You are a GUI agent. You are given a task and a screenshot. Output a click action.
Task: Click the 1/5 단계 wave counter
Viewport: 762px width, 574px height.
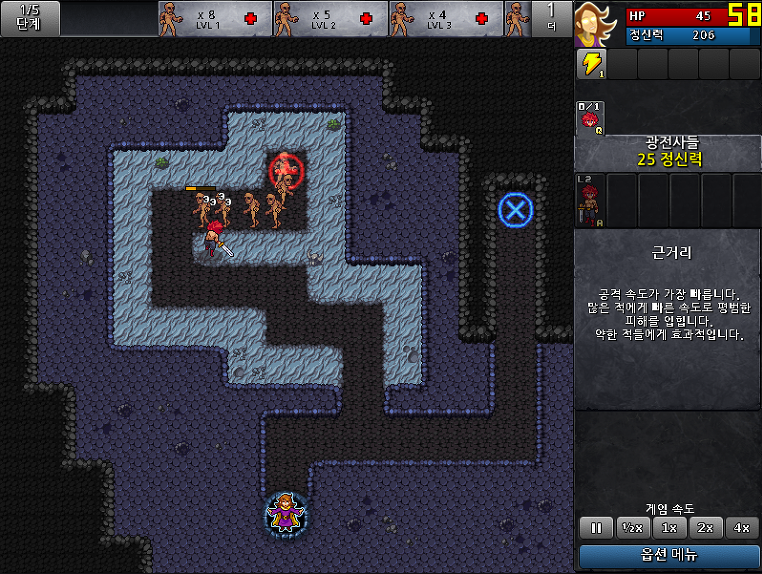[30, 18]
